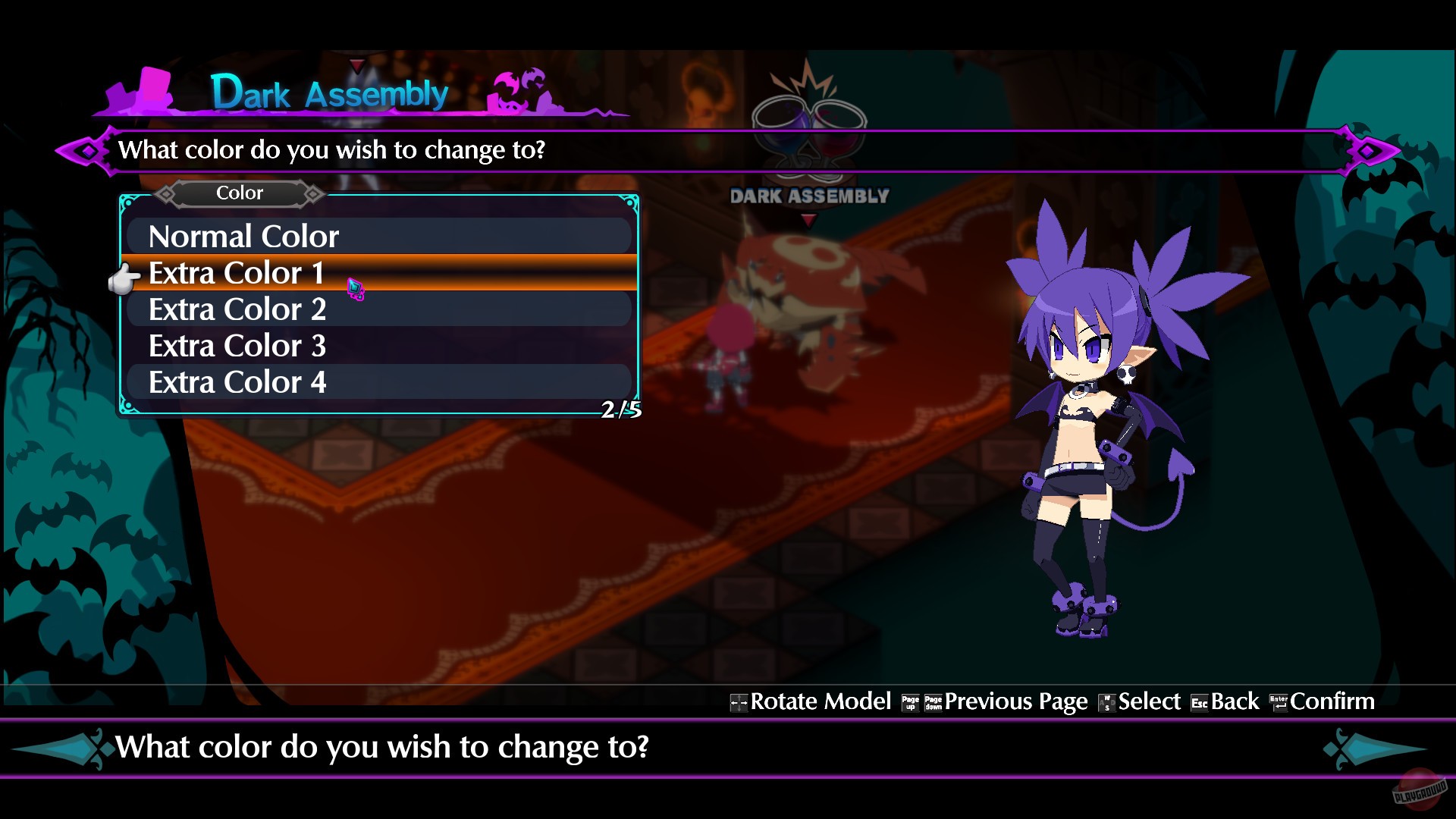Click the Page up key icon
Viewport: 1456px width, 819px height.
pos(910,702)
